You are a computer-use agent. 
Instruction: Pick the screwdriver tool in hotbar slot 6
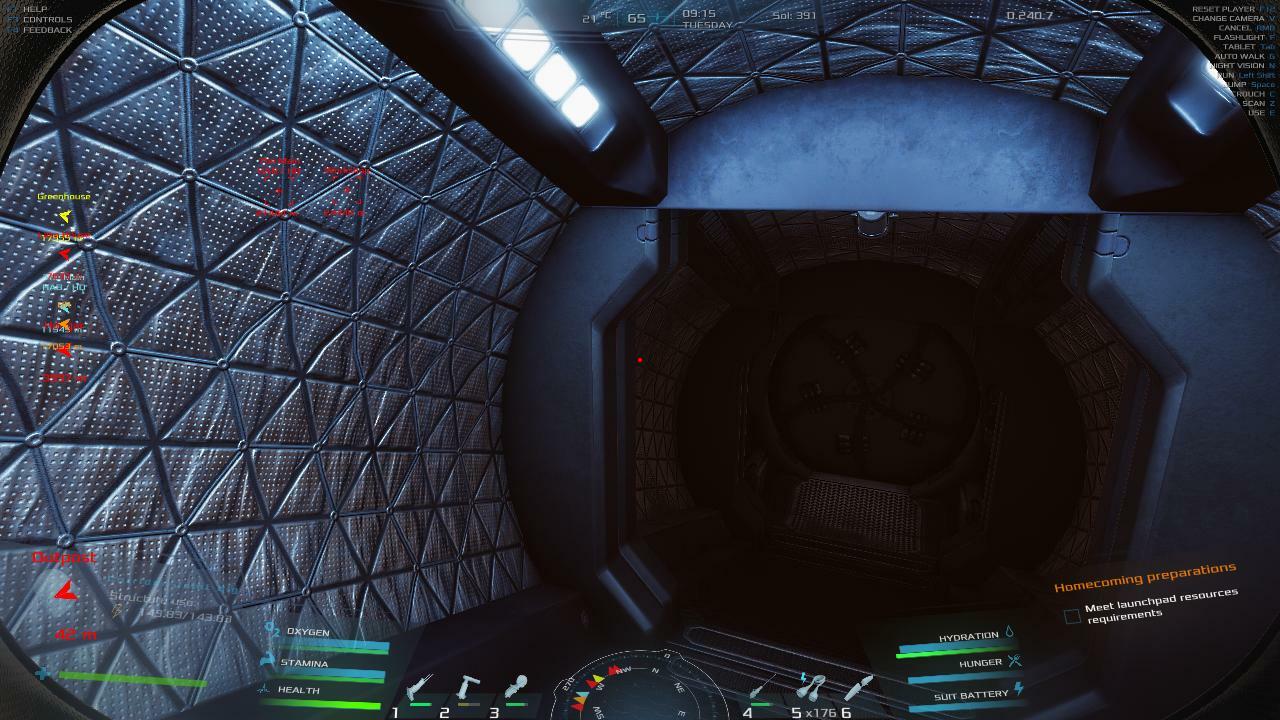pyautogui.click(x=858, y=688)
